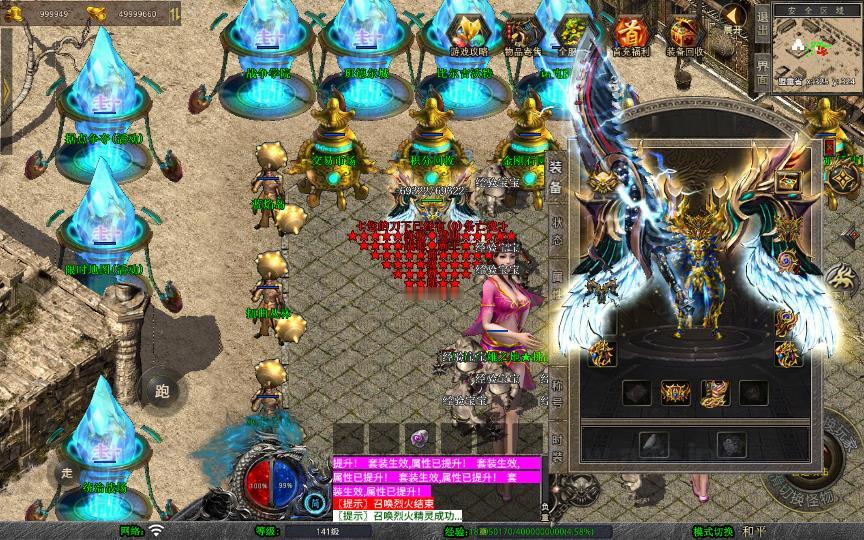Select the golden helmet equipment slot
The width and height of the screenshot is (864, 540).
(603, 182)
